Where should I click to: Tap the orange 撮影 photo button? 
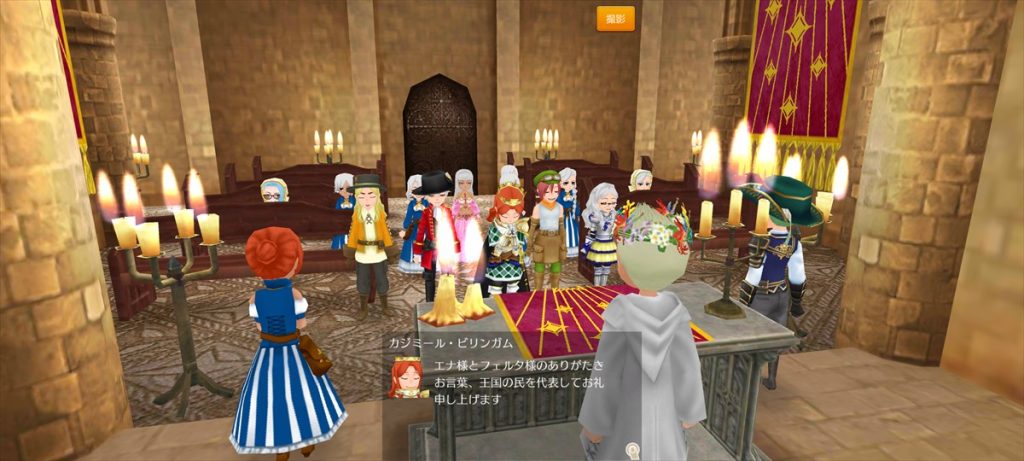pos(615,19)
